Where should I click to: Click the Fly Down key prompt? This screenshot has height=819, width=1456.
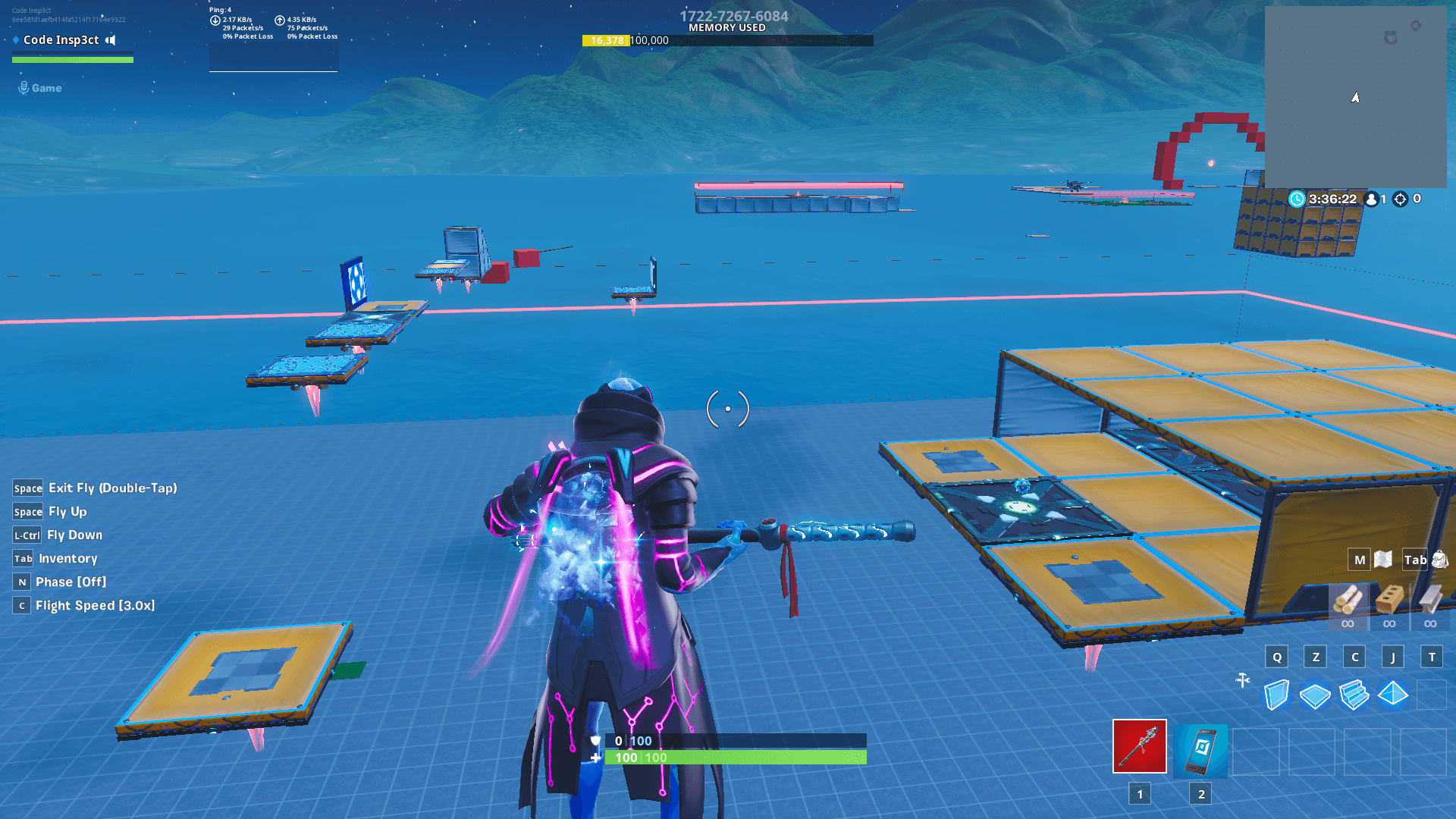click(27, 535)
